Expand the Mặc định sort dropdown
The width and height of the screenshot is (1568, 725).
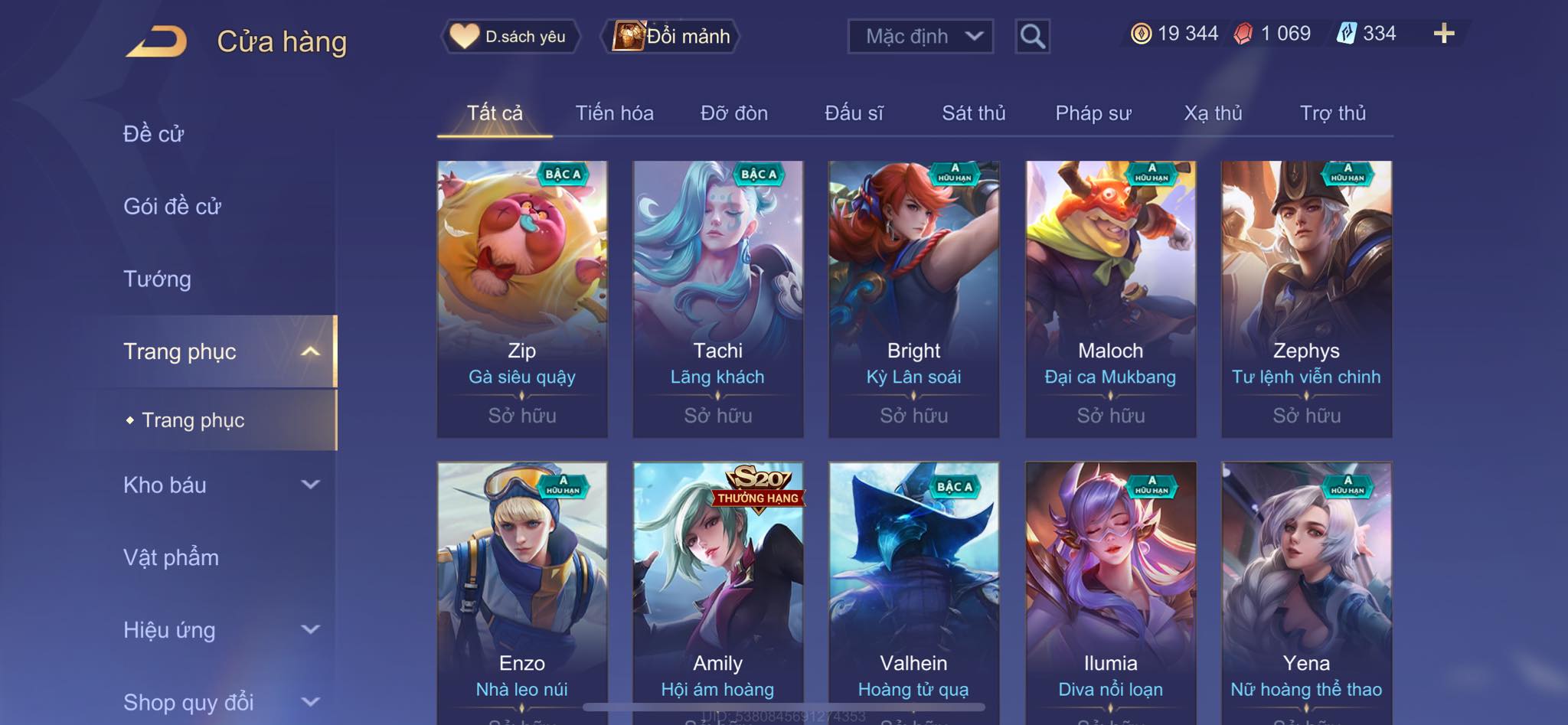click(x=920, y=36)
